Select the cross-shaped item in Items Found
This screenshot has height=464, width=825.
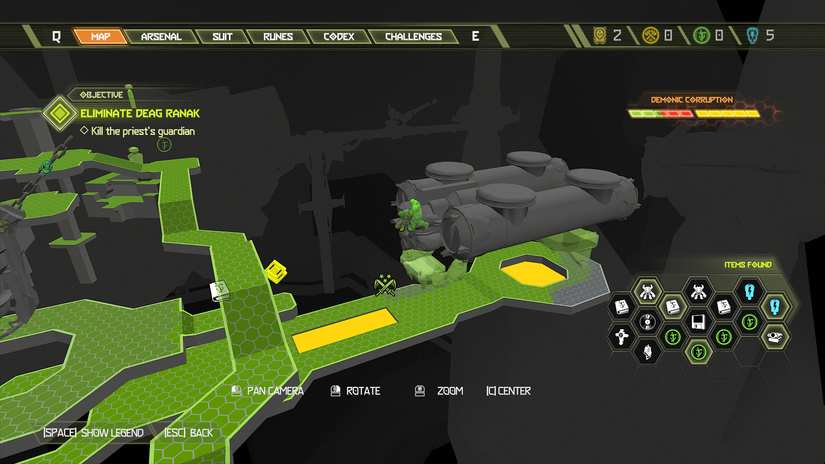621,338
